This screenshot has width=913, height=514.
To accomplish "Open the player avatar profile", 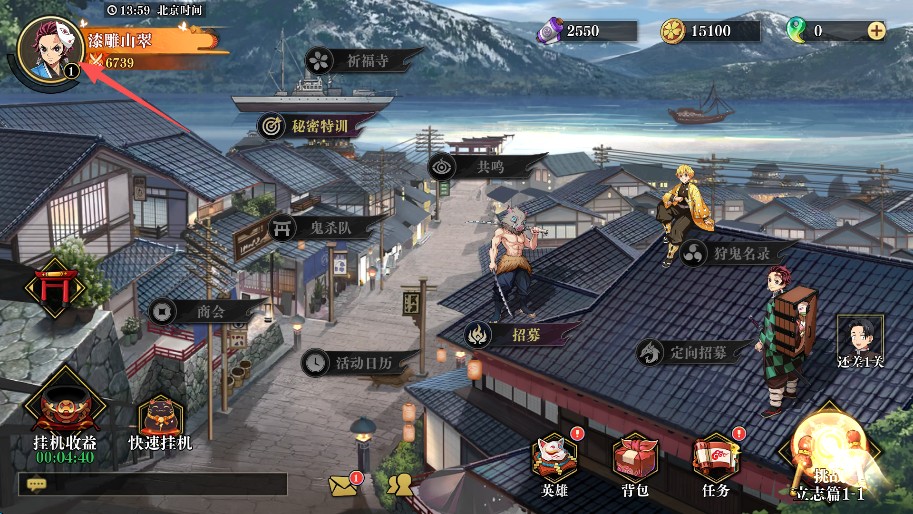I will [49, 47].
